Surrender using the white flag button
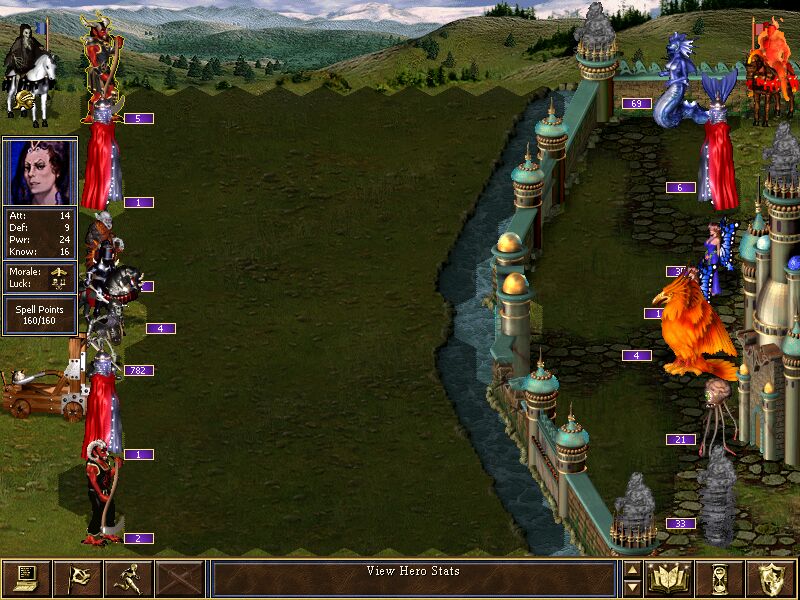The width and height of the screenshot is (800, 600). 77,579
